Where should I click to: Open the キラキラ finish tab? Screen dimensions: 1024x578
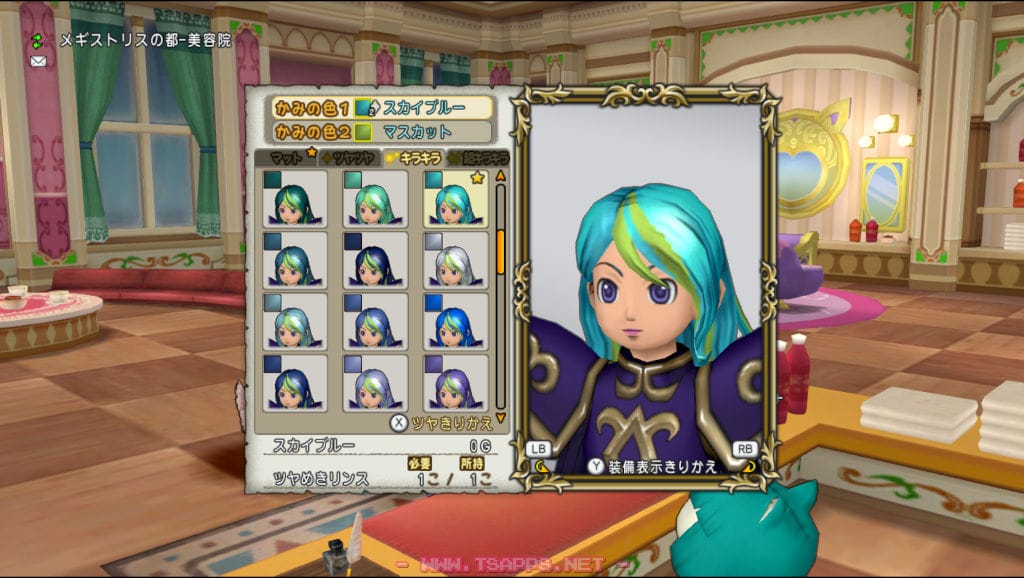(415, 158)
